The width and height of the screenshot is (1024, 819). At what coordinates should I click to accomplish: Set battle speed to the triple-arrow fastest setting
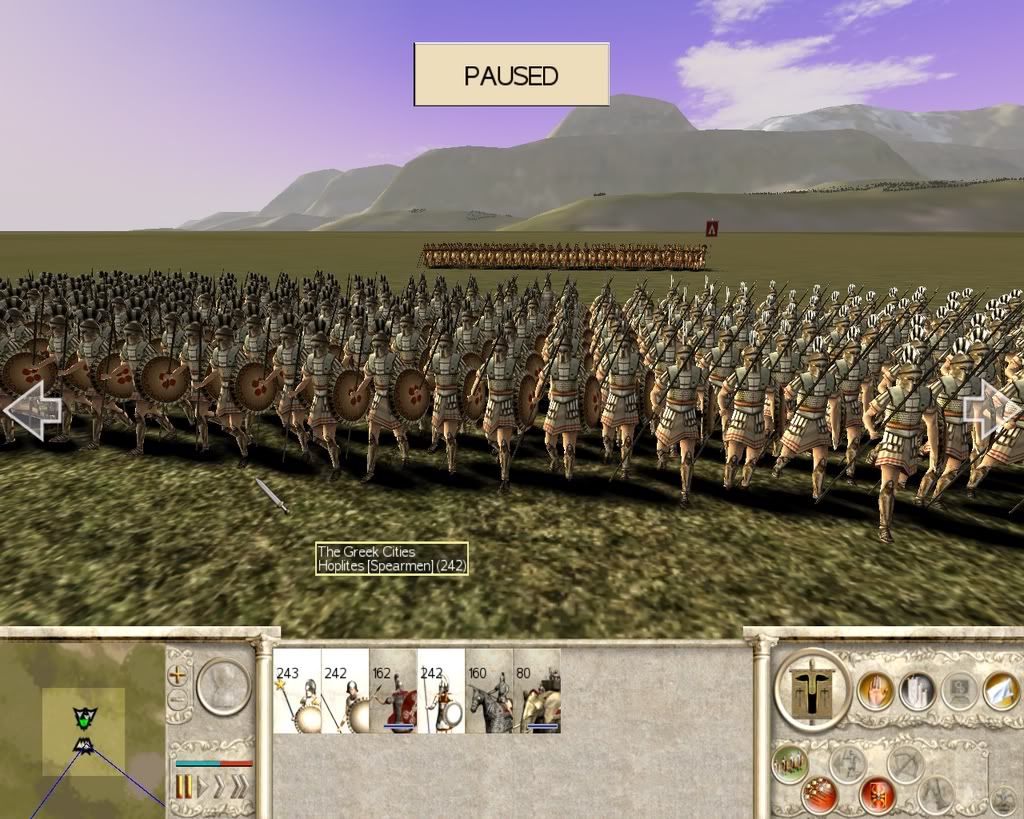238,785
